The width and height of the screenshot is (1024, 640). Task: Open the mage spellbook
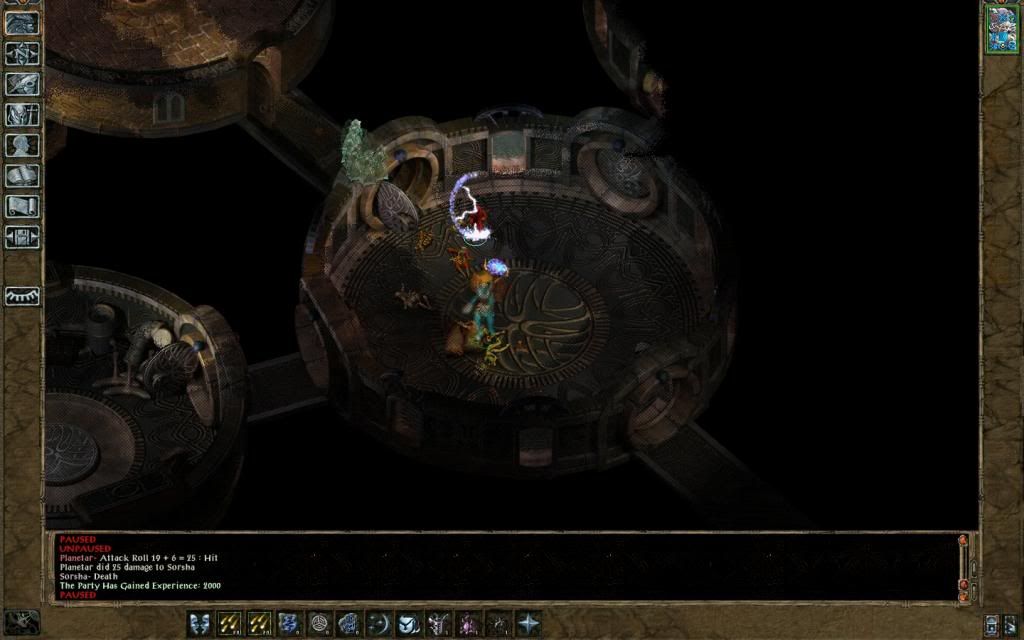(22, 176)
